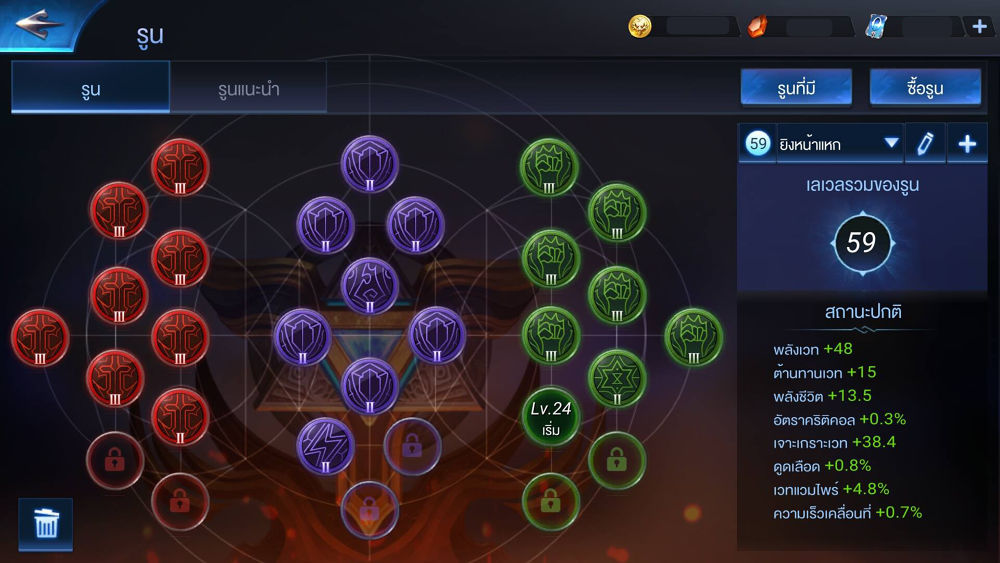This screenshot has height=563, width=1000.
Task: Rename rune page with the pencil icon
Action: point(925,144)
